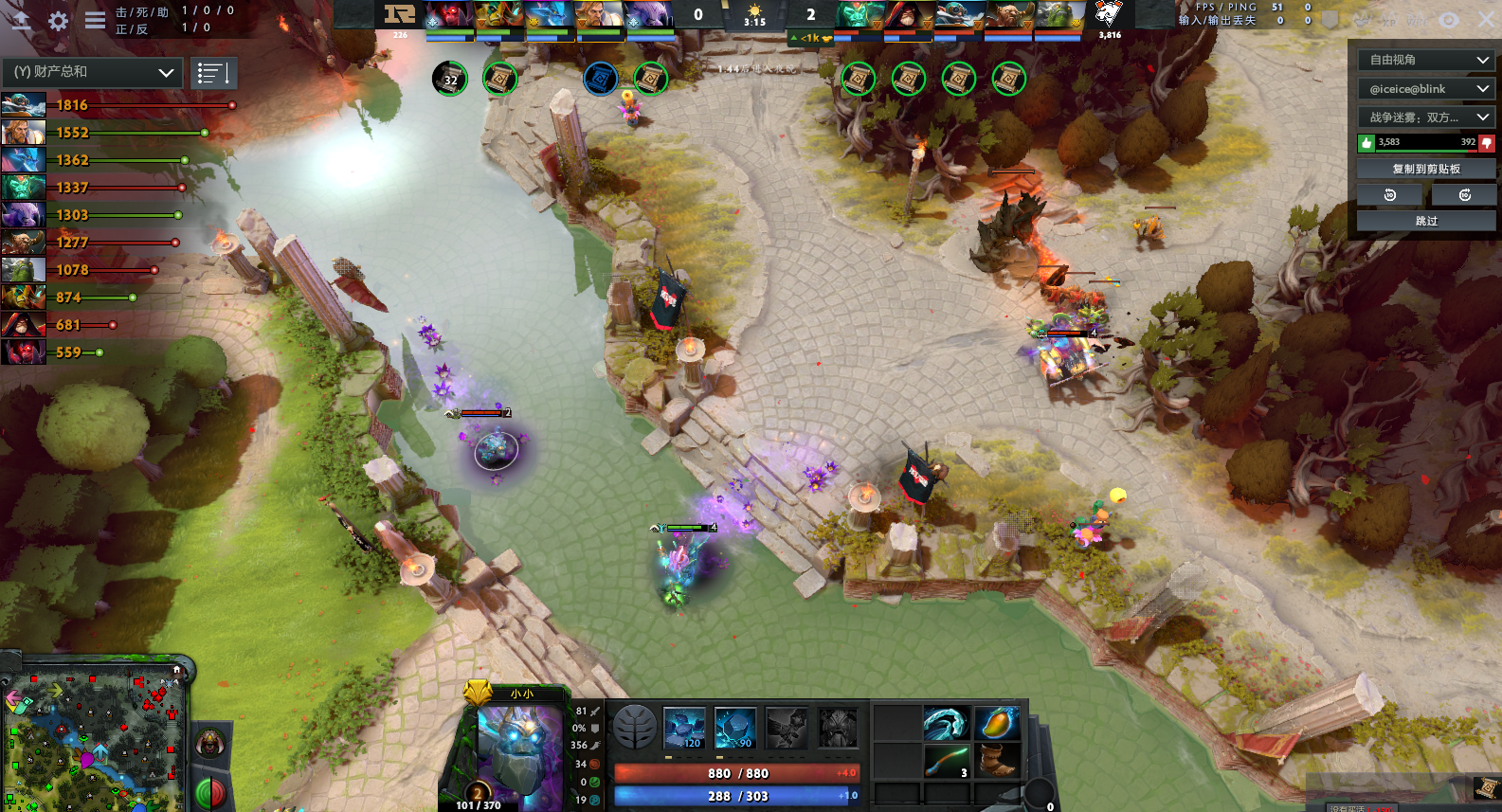This screenshot has width=1502, height=812.
Task: Select the brown boots item slot
Action: [996, 761]
